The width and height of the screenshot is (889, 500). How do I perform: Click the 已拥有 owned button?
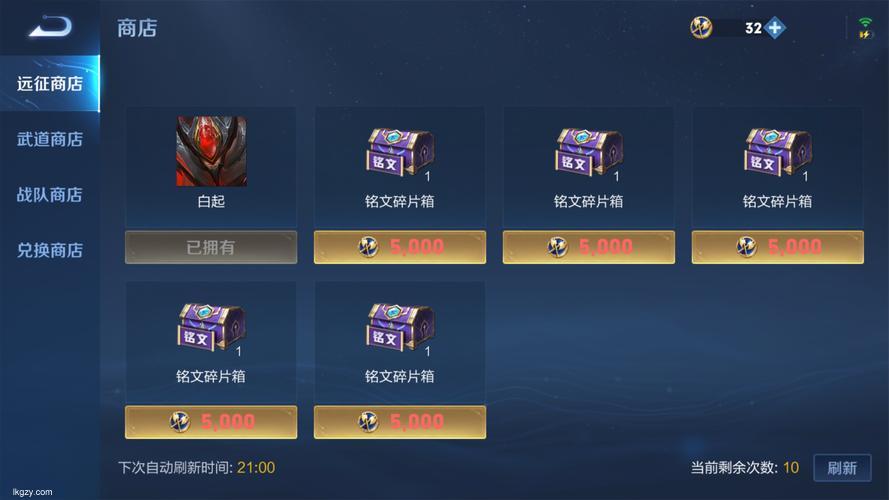[211, 247]
